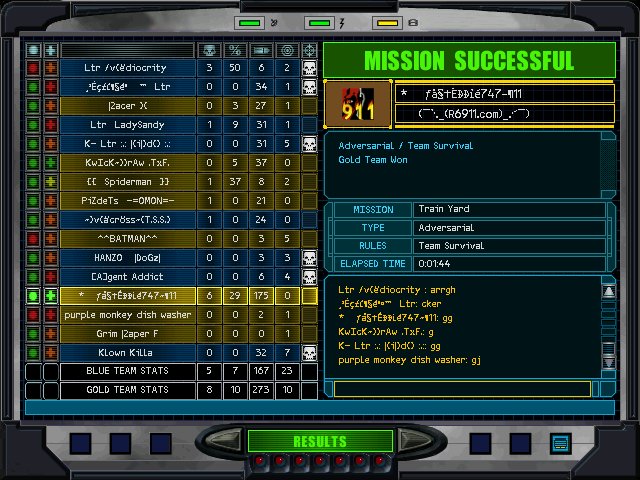Click the green RESULTS button

point(319,441)
